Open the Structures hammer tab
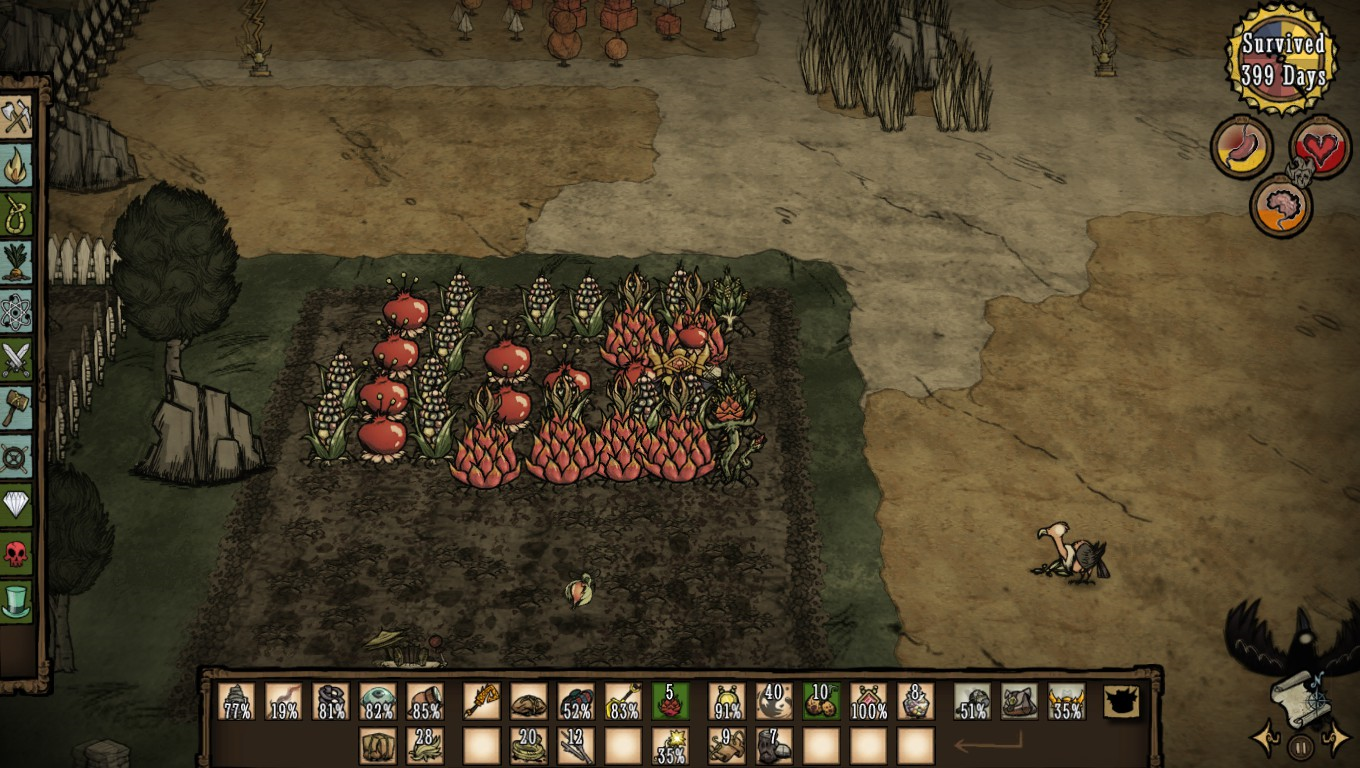The height and width of the screenshot is (768, 1360). coord(16,408)
